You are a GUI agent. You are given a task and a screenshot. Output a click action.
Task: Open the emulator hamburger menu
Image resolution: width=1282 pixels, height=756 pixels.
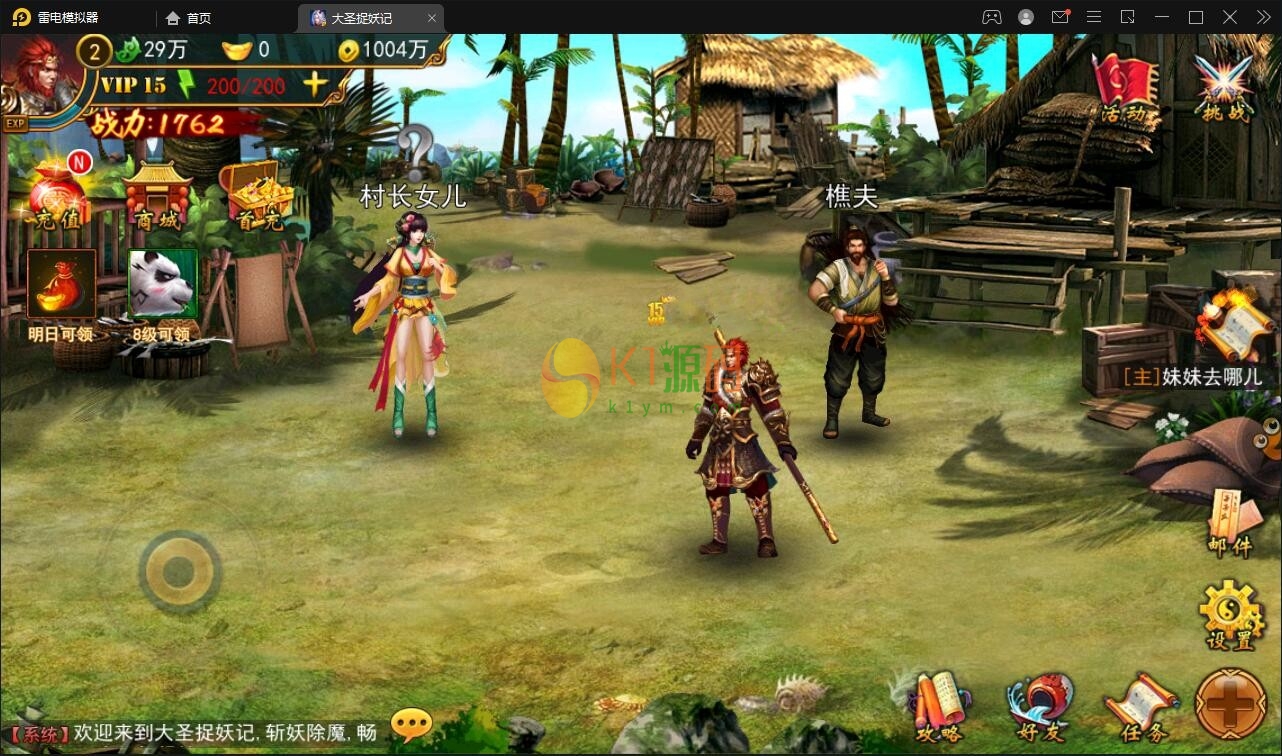point(1094,17)
